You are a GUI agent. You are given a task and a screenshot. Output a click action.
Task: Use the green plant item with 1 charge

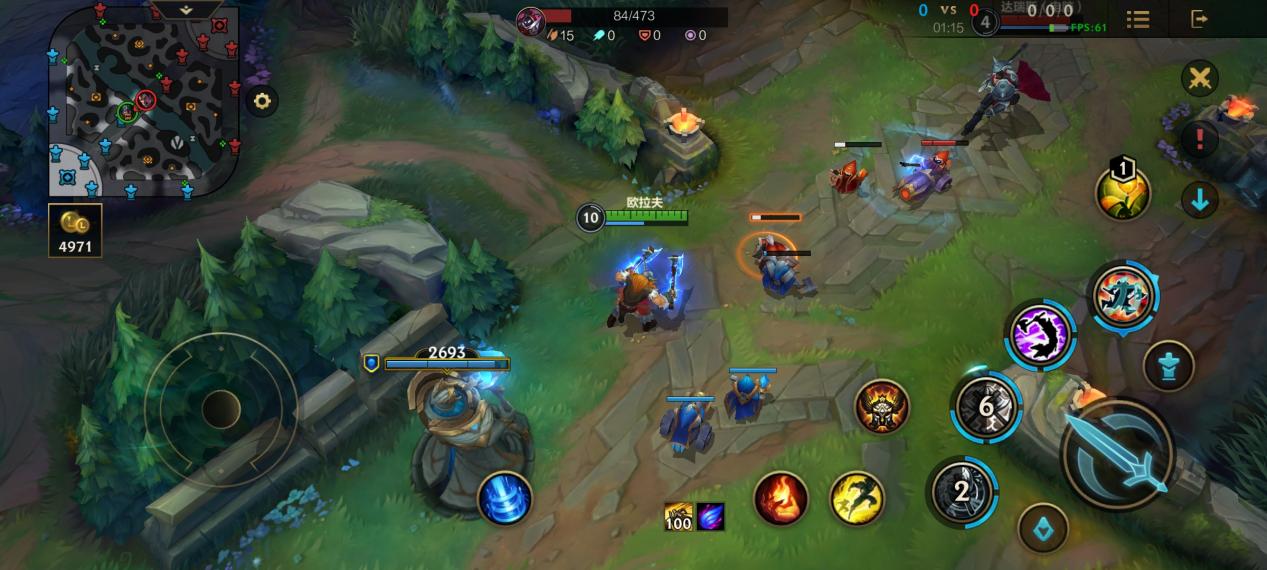[x=1123, y=194]
